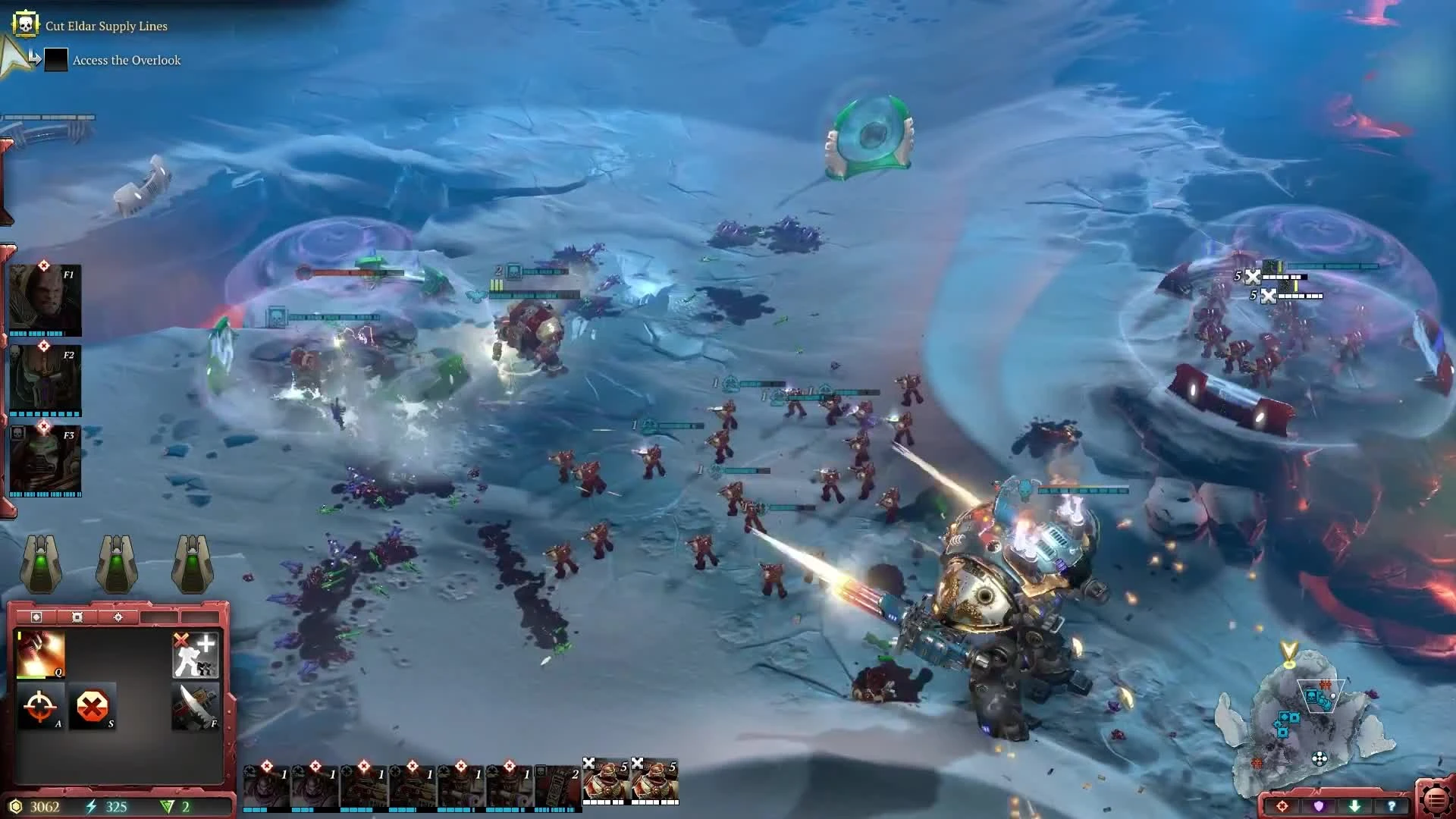Viewport: 1456px width, 819px height.
Task: Click the green down-arrow icon in the bottom bar
Action: pyautogui.click(x=1355, y=806)
